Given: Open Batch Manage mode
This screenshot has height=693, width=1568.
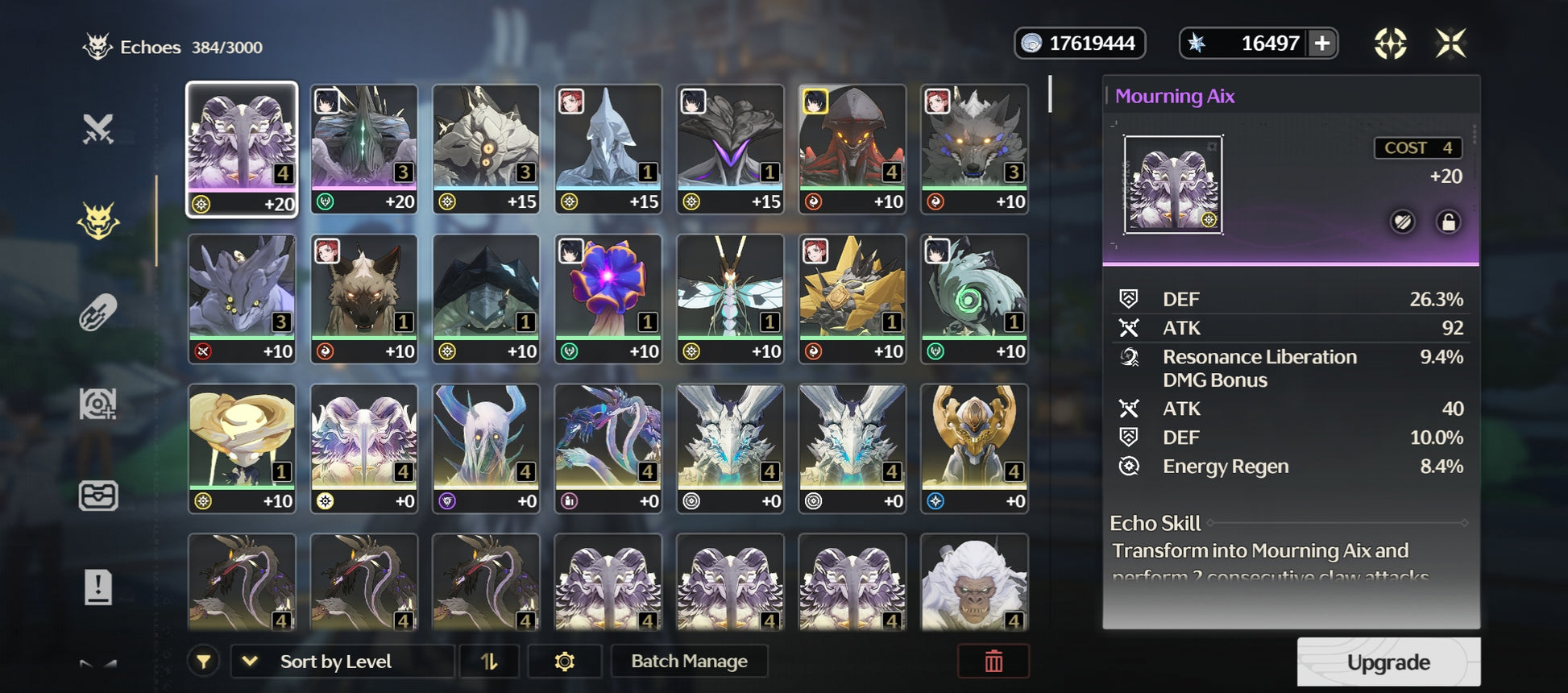Looking at the screenshot, I should (689, 662).
